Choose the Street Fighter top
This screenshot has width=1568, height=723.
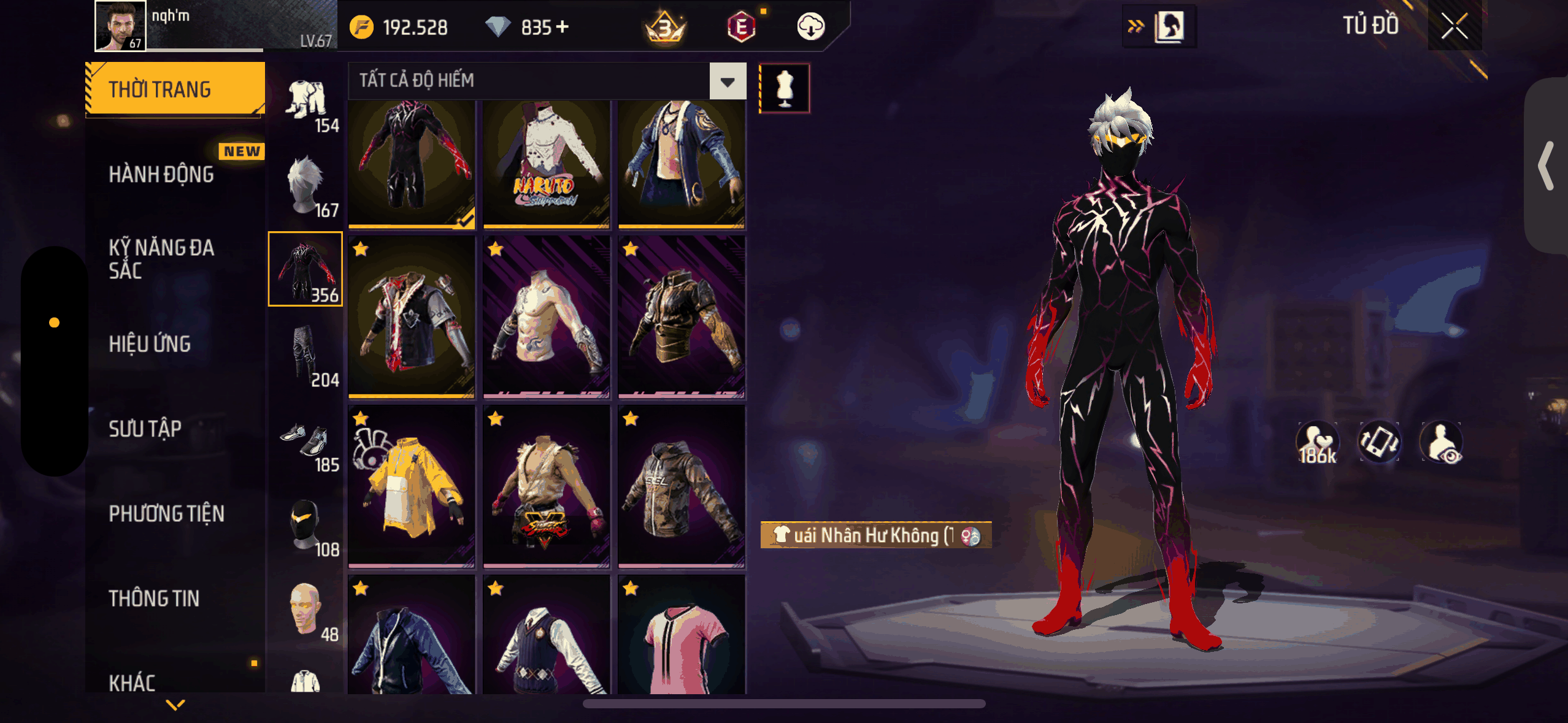point(546,486)
